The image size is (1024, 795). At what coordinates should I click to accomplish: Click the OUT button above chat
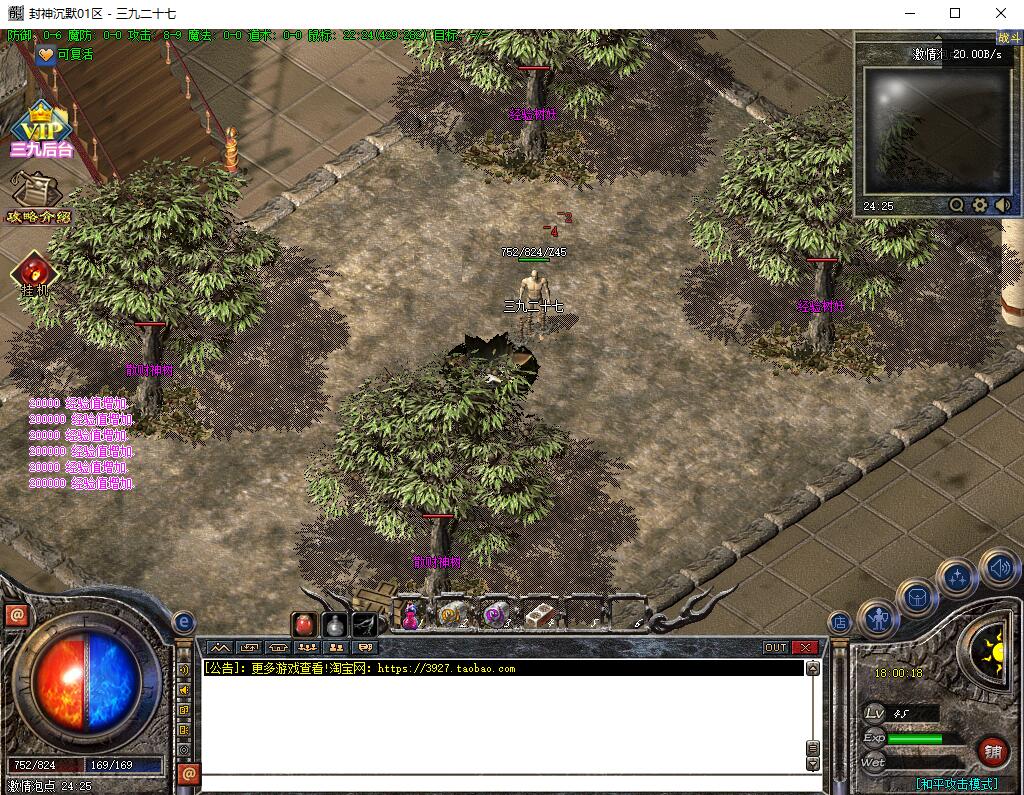tap(776, 648)
